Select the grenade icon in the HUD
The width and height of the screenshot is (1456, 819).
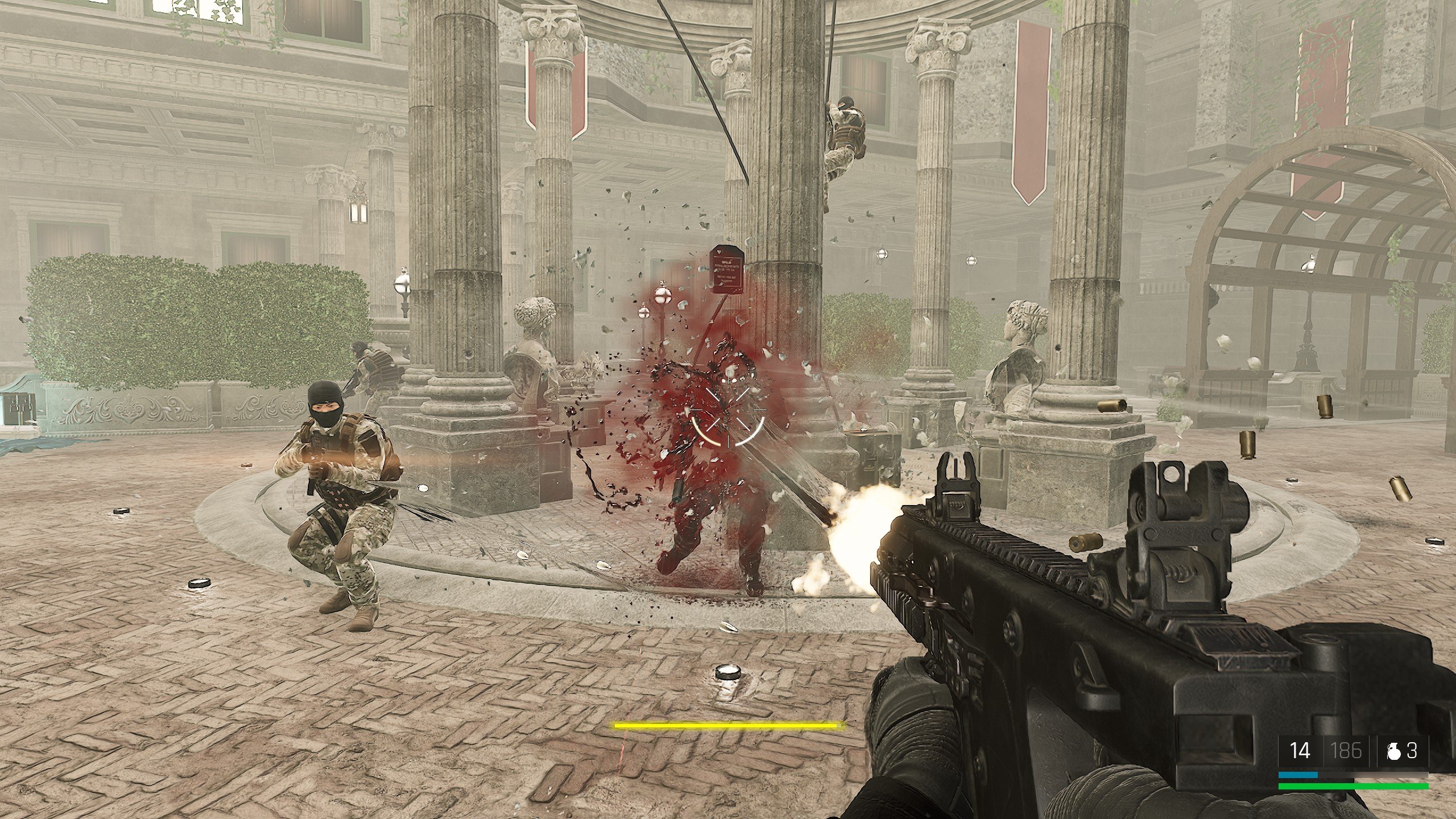1394,752
